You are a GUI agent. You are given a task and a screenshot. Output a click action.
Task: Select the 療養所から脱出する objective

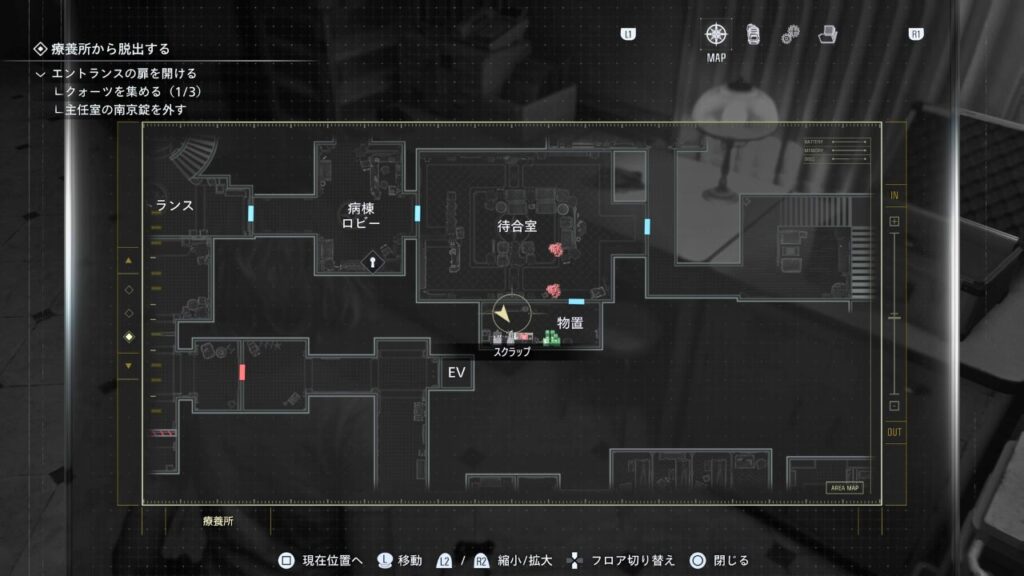110,49
